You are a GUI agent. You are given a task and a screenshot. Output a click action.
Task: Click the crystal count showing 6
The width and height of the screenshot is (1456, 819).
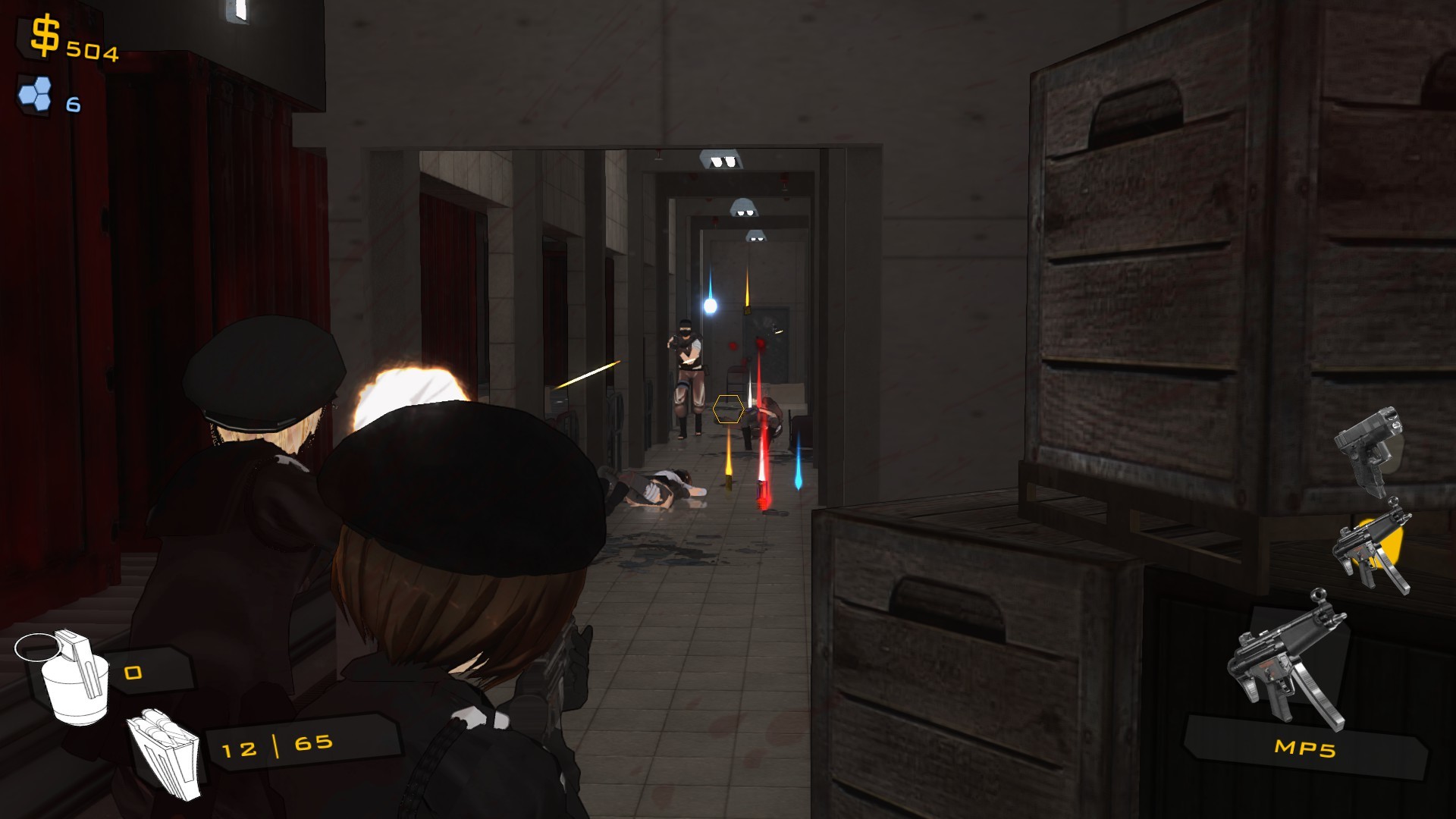coord(74,105)
